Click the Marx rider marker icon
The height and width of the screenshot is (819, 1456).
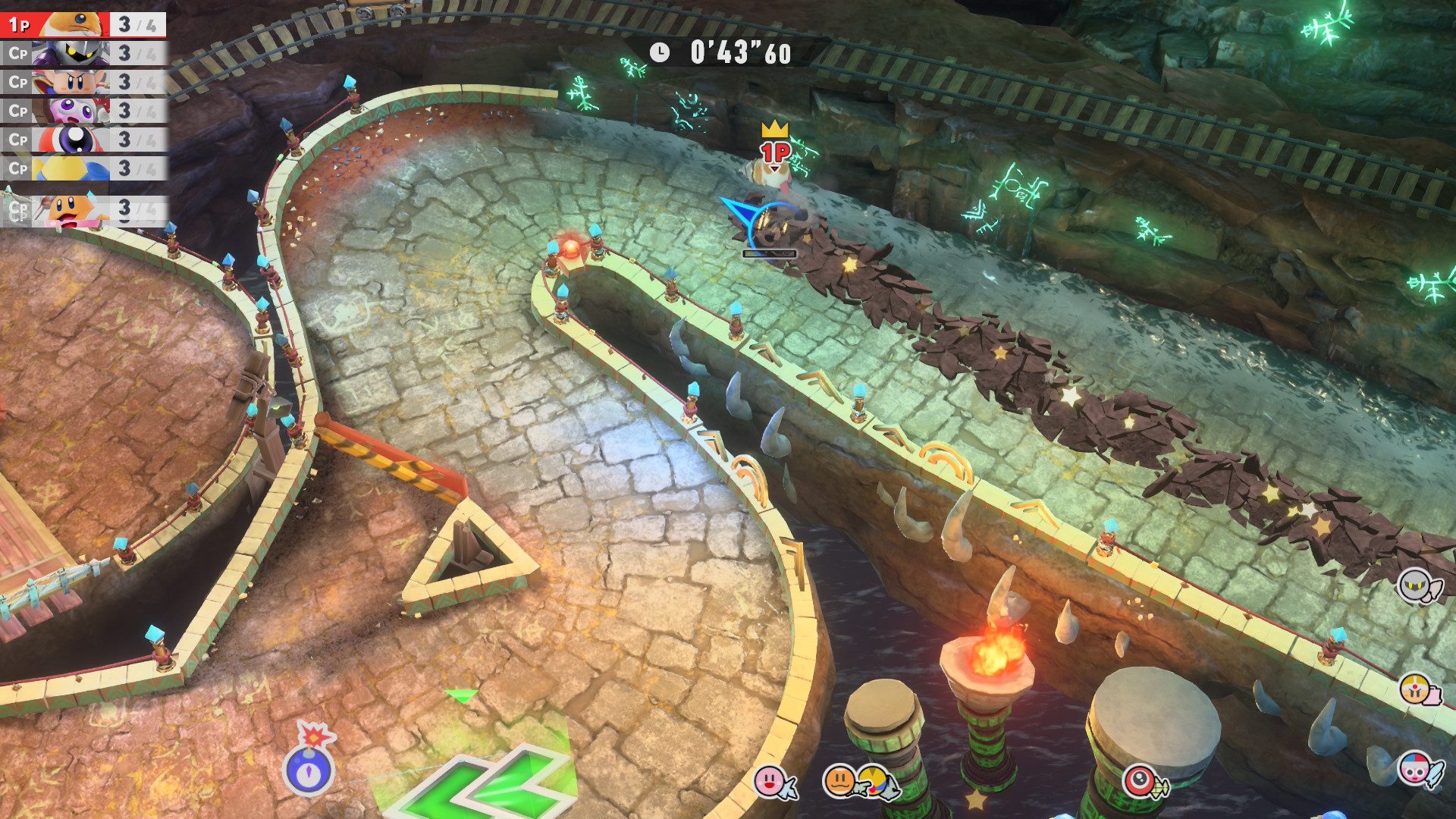[1415, 770]
